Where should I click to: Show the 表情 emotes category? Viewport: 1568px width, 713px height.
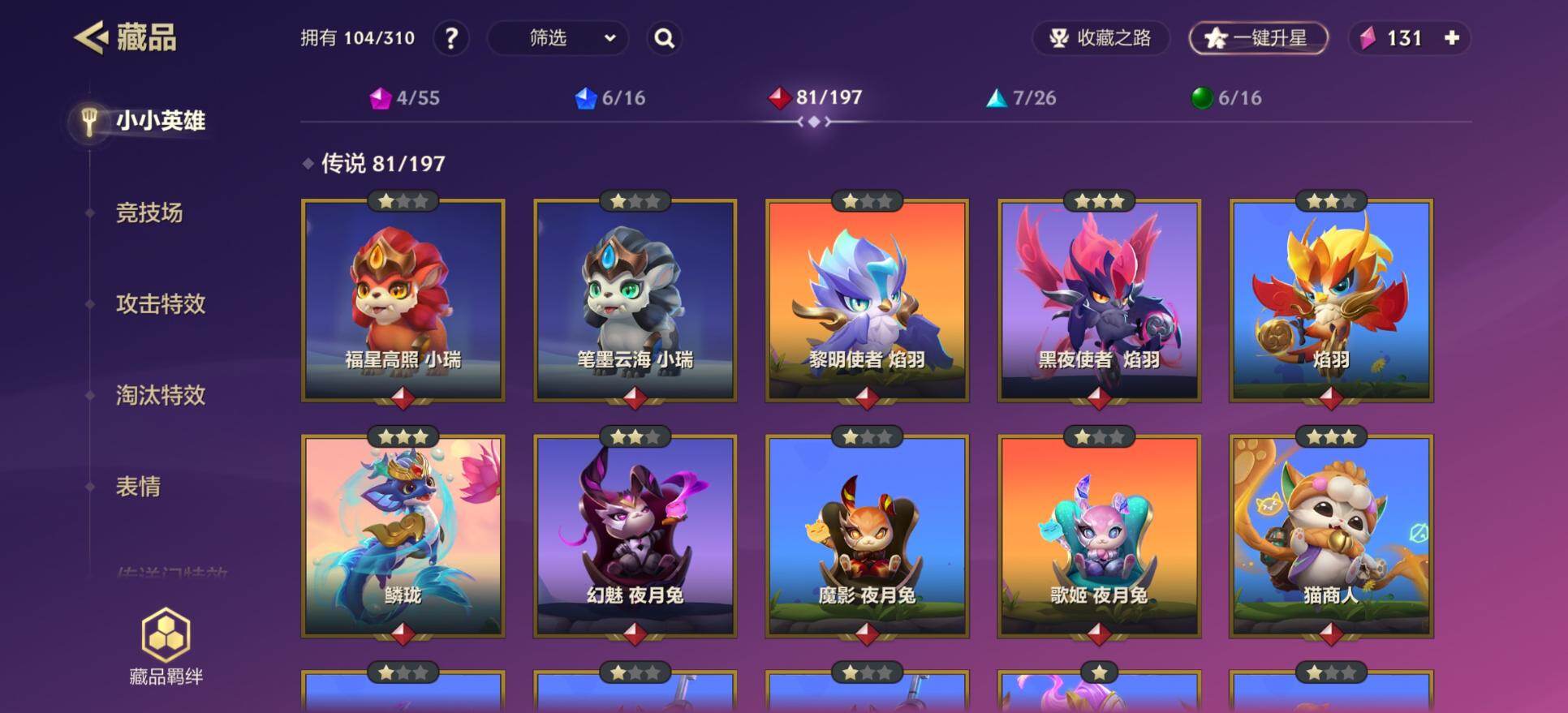click(x=138, y=487)
